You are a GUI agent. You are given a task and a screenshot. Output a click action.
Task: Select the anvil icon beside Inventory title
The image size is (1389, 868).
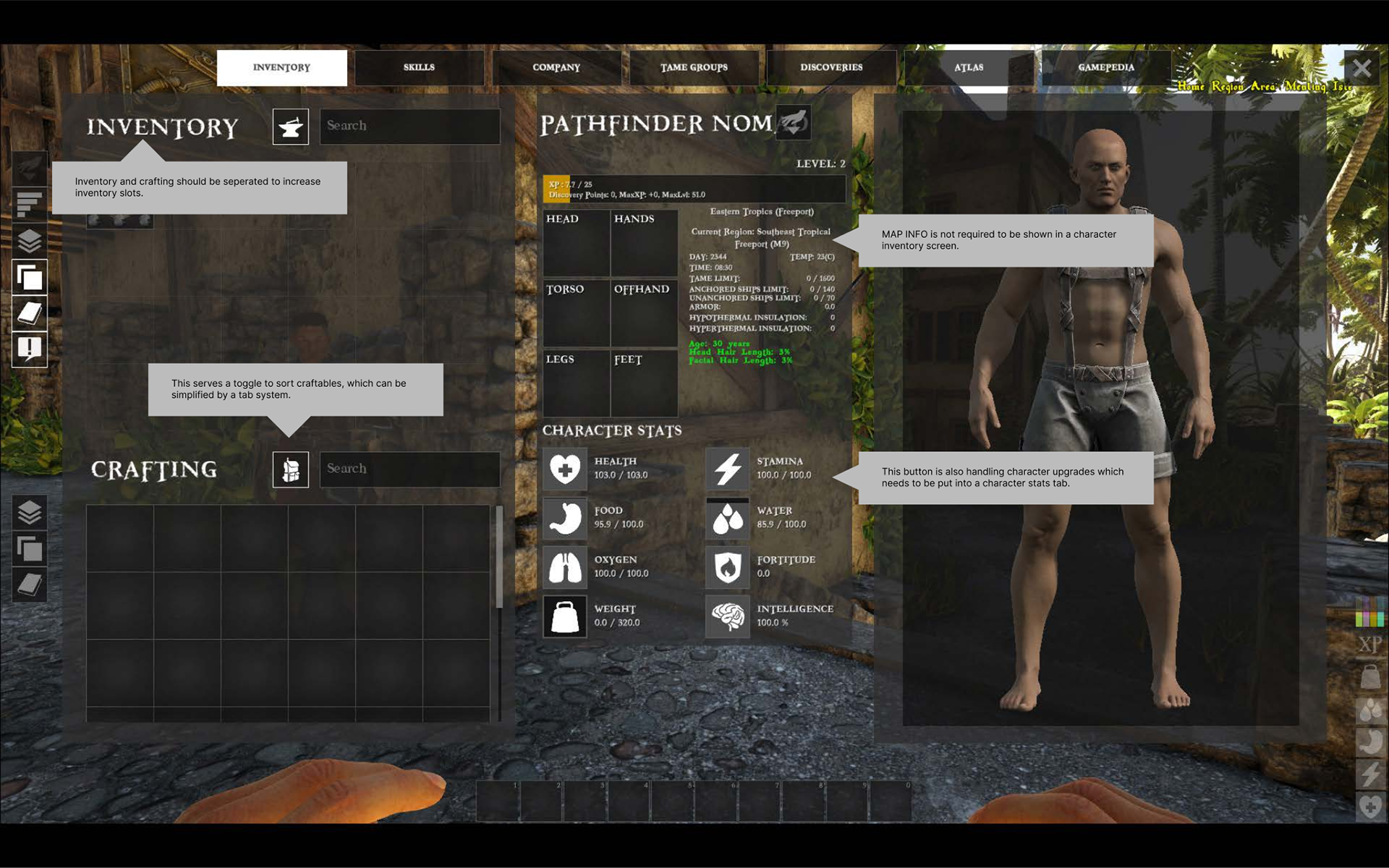pyautogui.click(x=290, y=126)
